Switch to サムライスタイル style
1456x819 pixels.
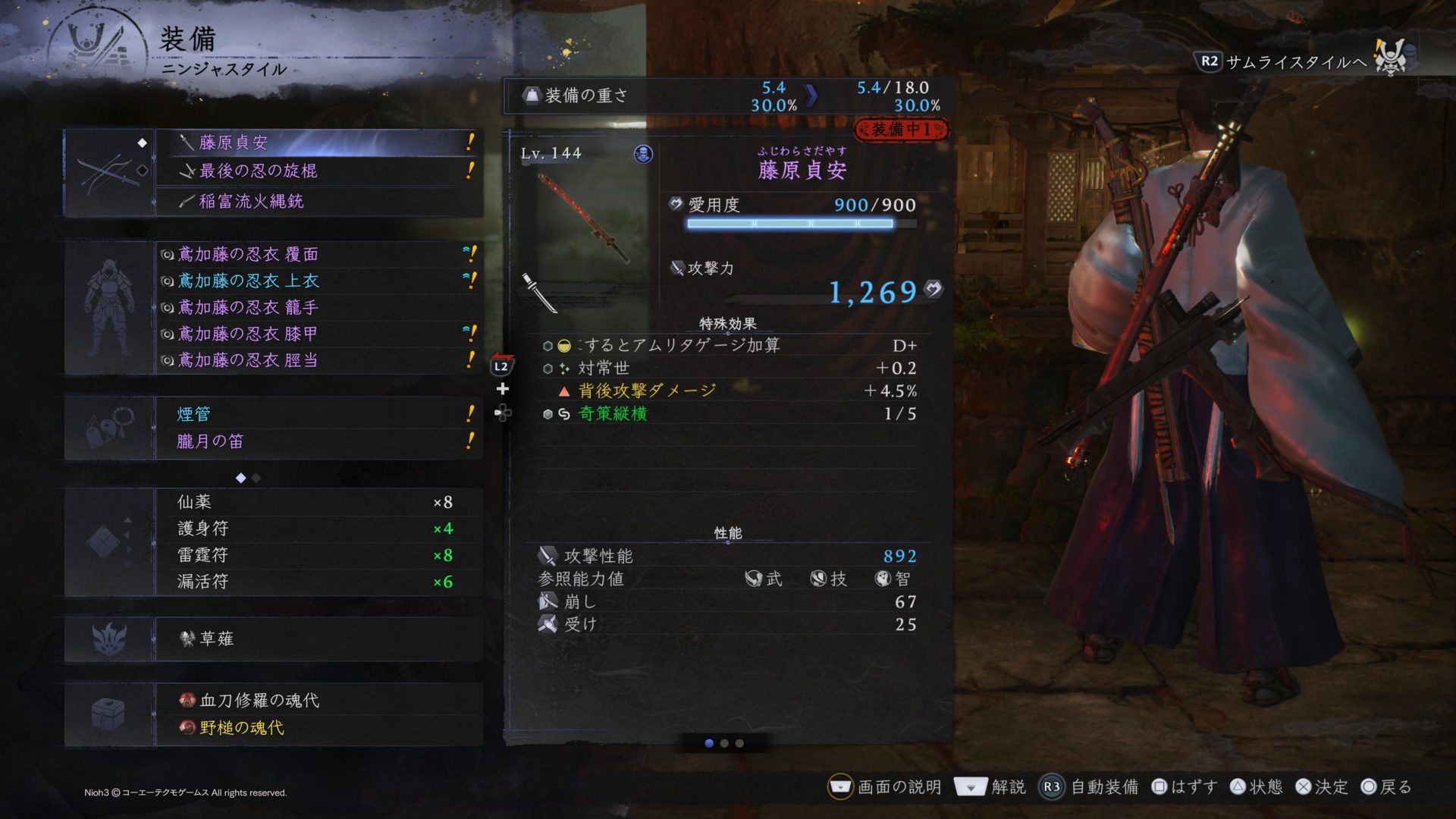[x=1295, y=62]
